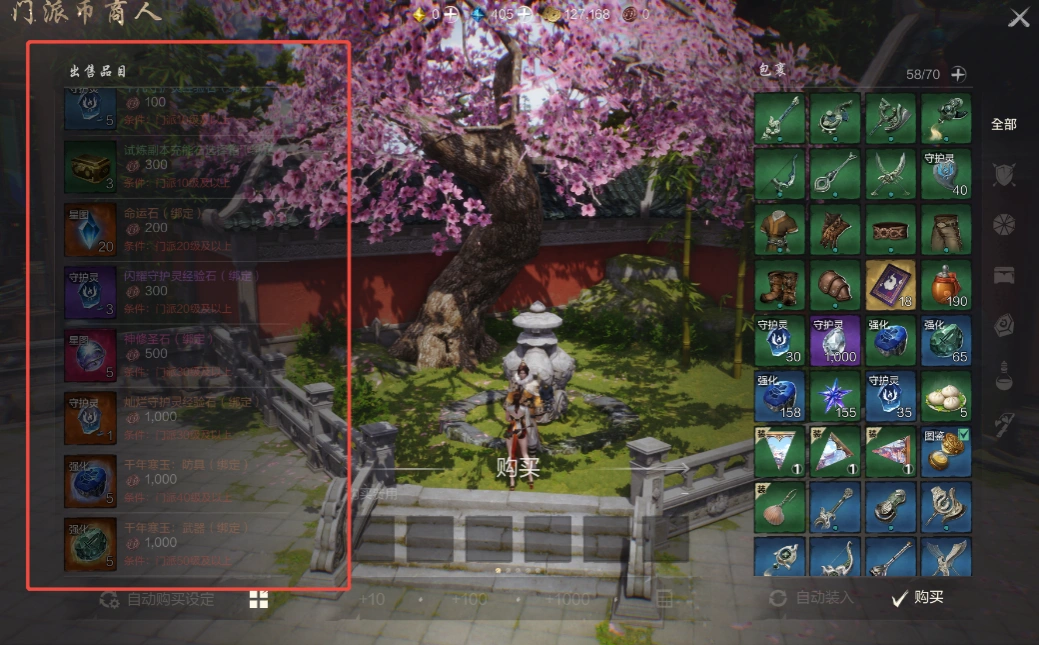Select the green treasure chest shop item

pos(91,166)
